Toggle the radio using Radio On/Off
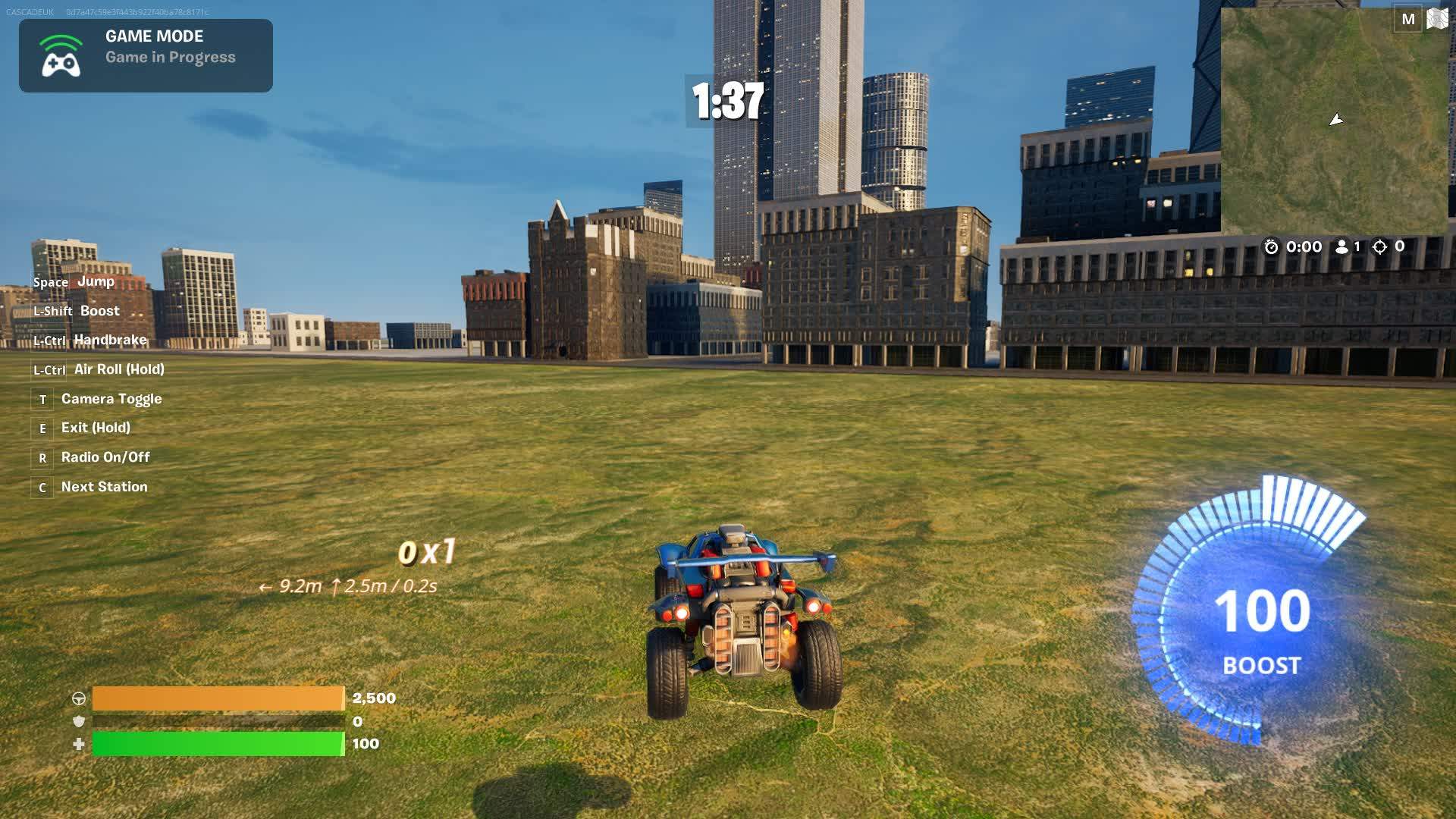 point(104,457)
